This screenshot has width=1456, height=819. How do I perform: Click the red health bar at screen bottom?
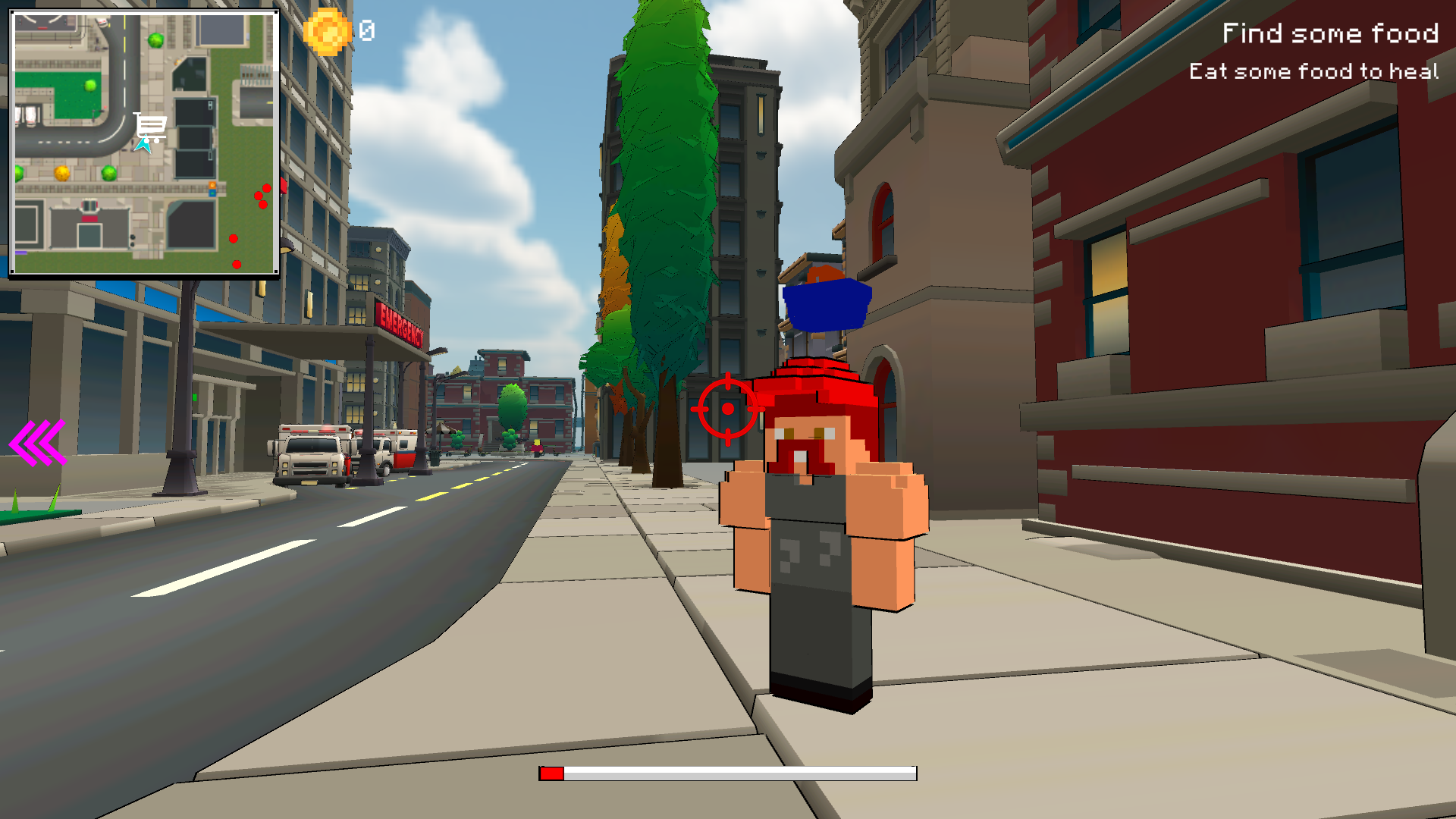[552, 773]
